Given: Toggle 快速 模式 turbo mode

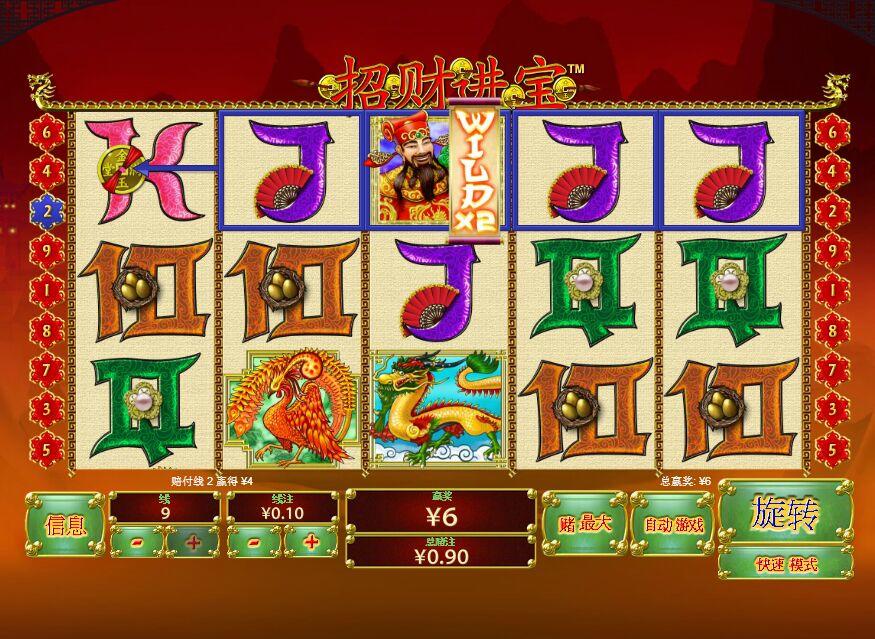Looking at the screenshot, I should (x=785, y=564).
